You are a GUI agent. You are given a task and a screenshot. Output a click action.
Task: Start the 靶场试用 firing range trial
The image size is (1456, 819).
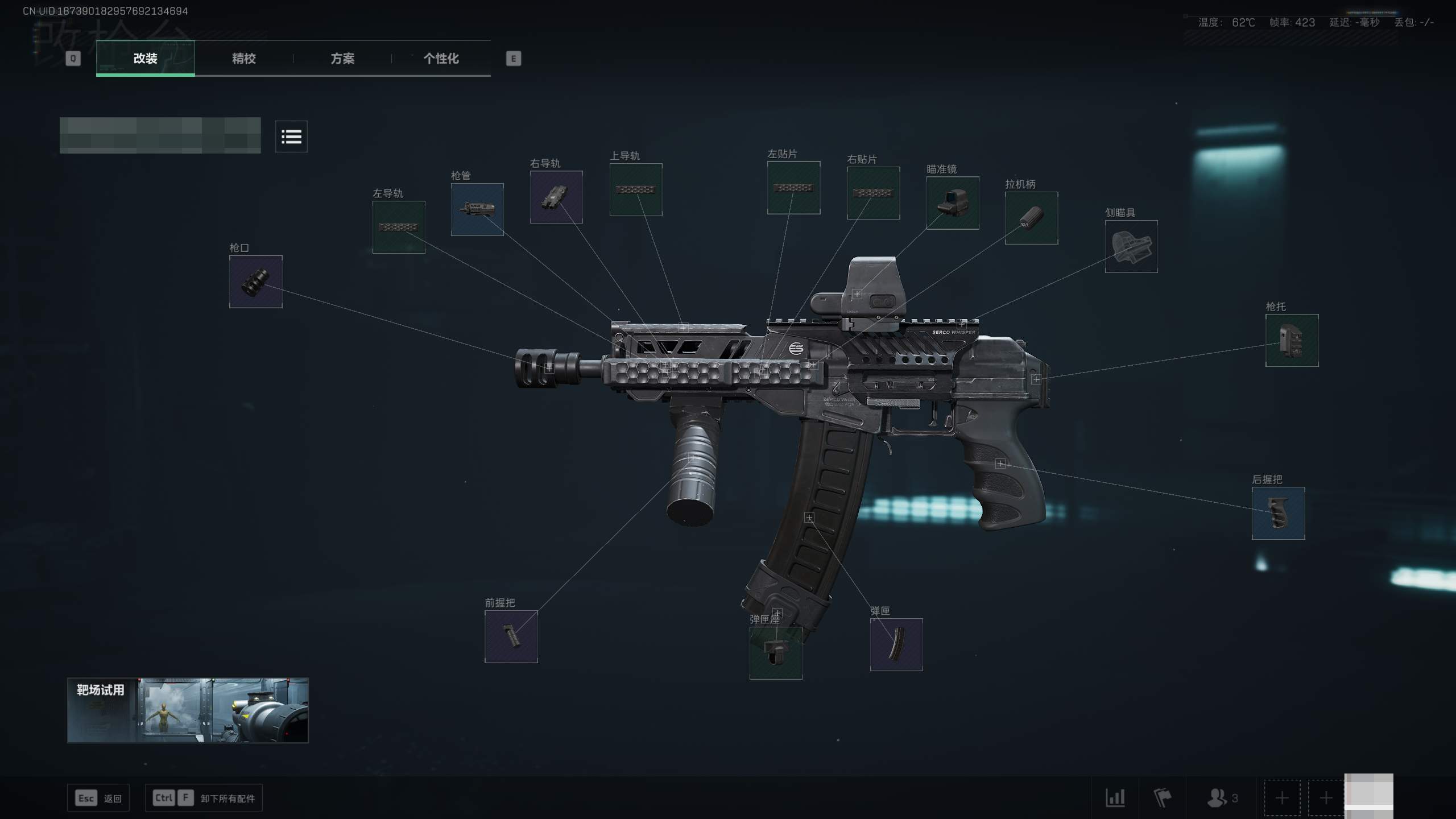click(188, 710)
